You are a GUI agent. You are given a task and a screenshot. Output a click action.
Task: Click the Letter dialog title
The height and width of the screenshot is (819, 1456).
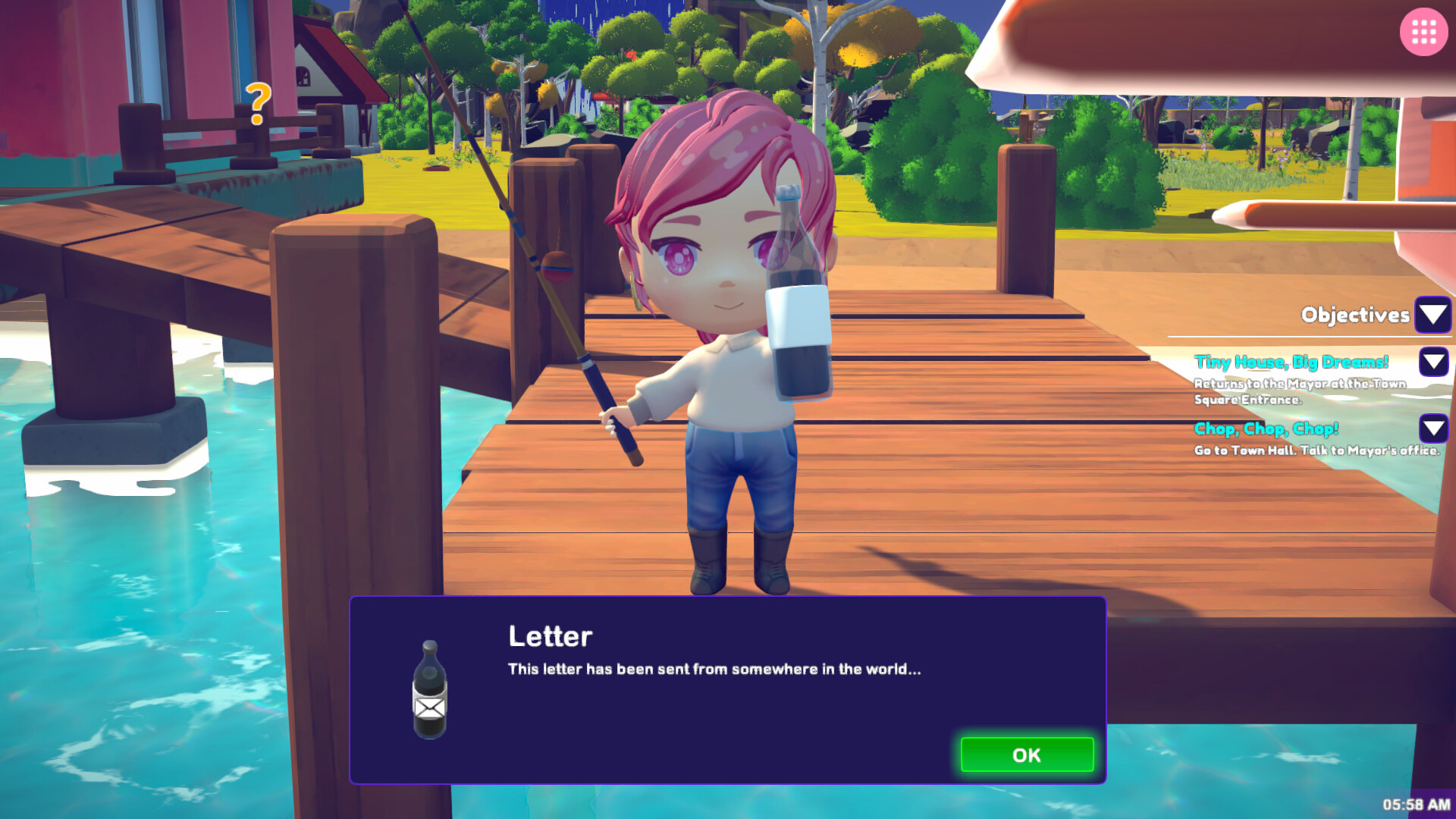pos(550,637)
